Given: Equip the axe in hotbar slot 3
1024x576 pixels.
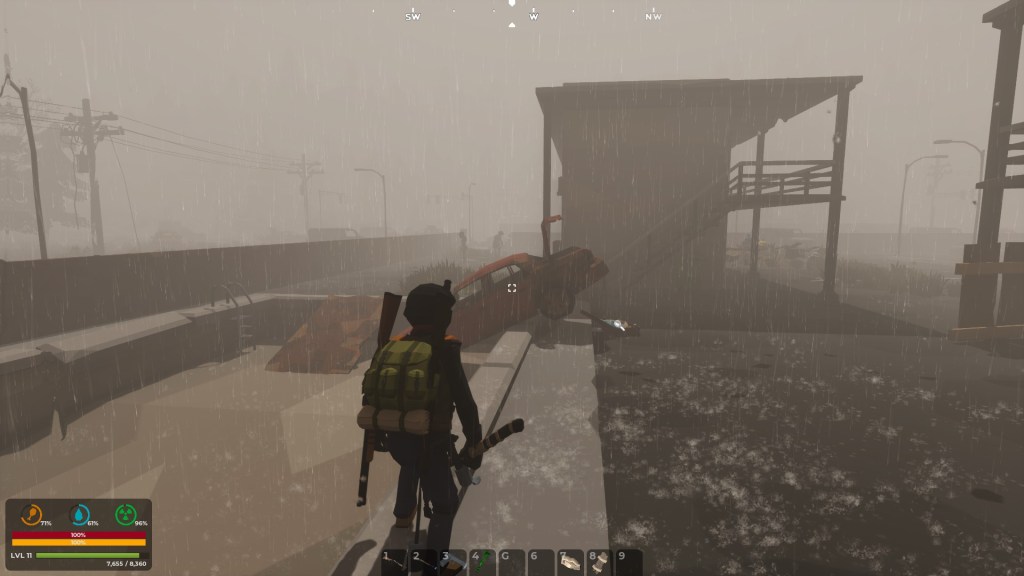Looking at the screenshot, I should 454,562.
